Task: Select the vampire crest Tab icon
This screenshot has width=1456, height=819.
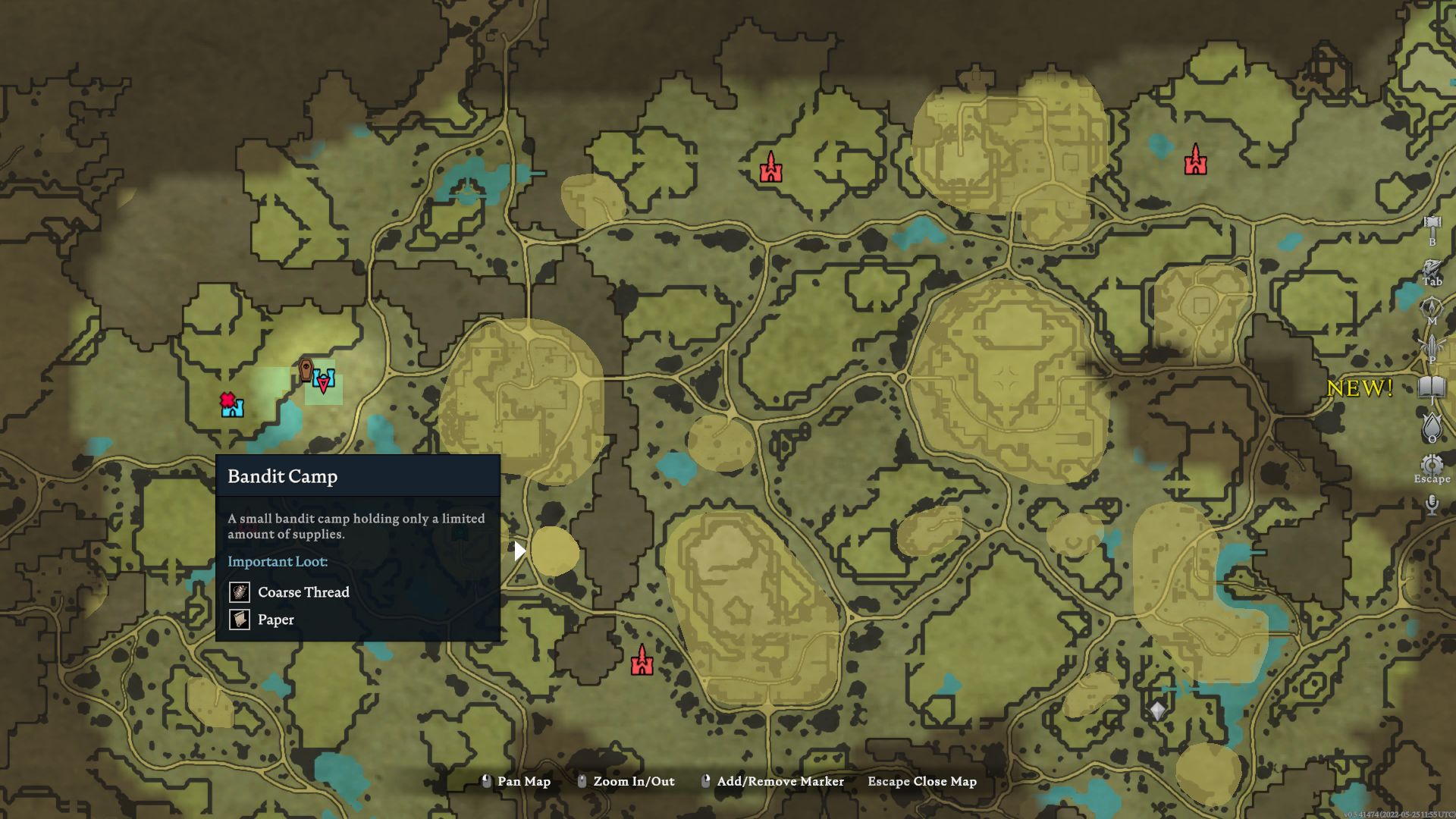Action: pos(1432,269)
